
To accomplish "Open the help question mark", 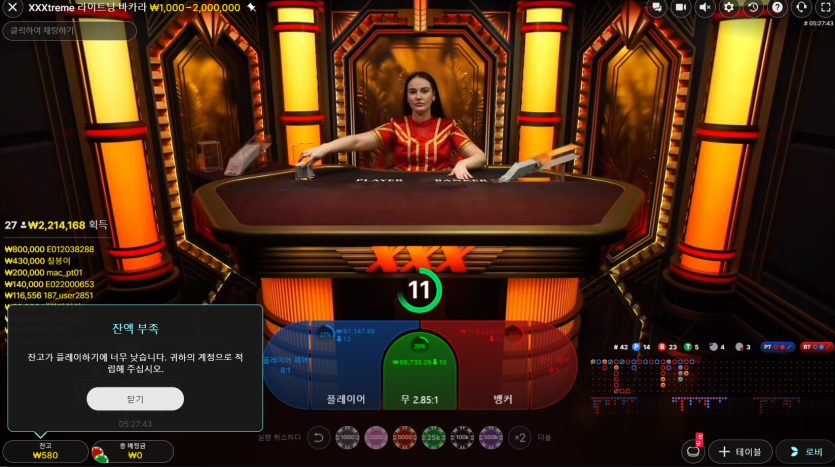I will coord(777,8).
